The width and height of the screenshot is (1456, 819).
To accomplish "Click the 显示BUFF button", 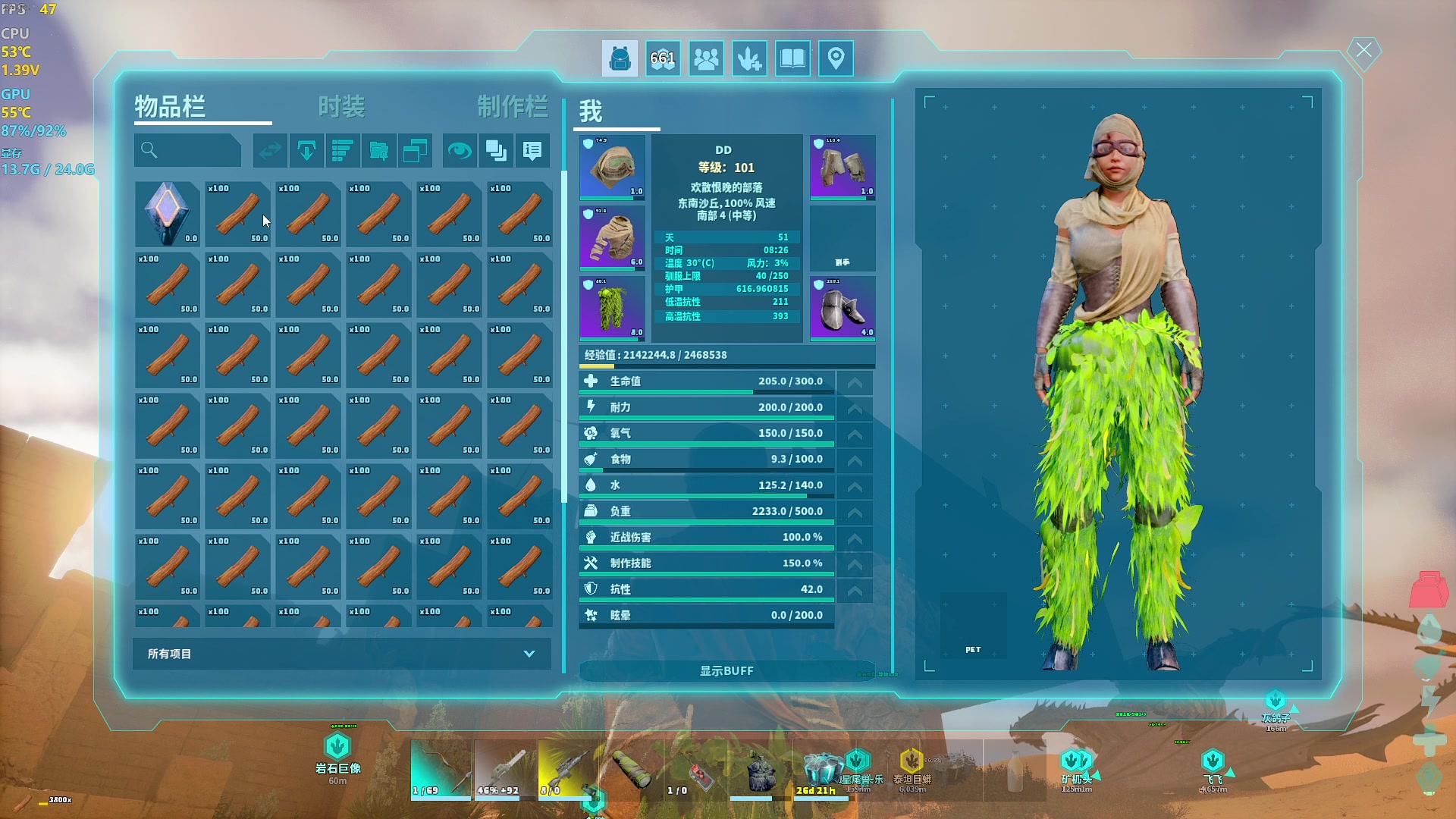I will pos(726,671).
